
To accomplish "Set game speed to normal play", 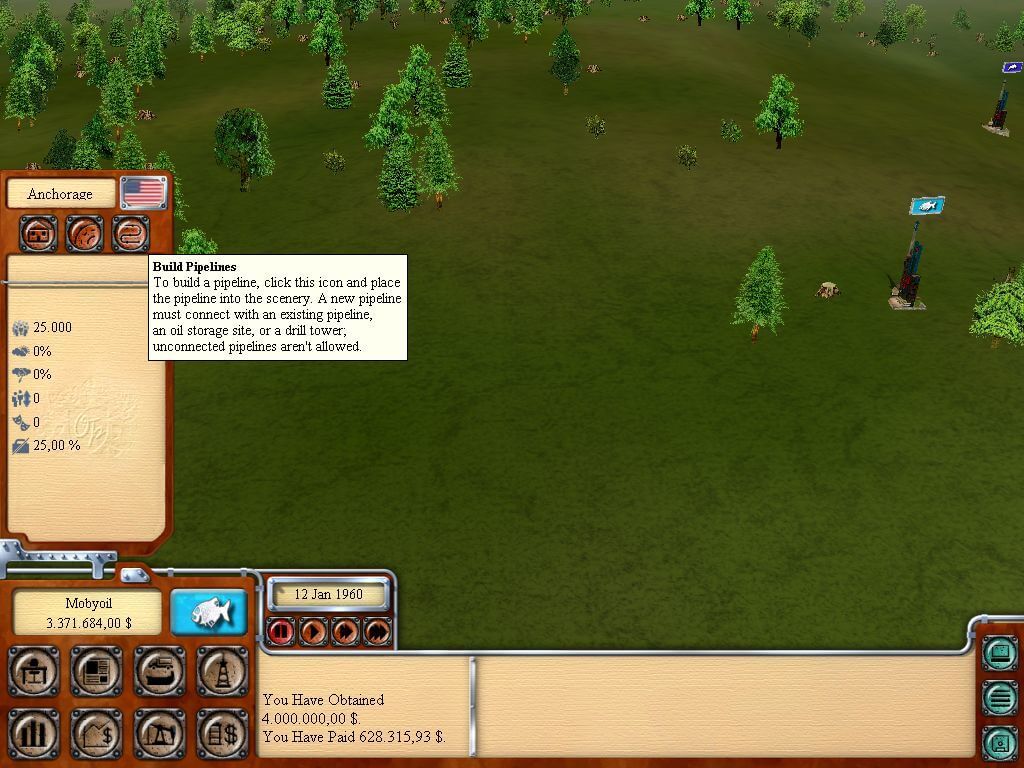I will coord(313,631).
